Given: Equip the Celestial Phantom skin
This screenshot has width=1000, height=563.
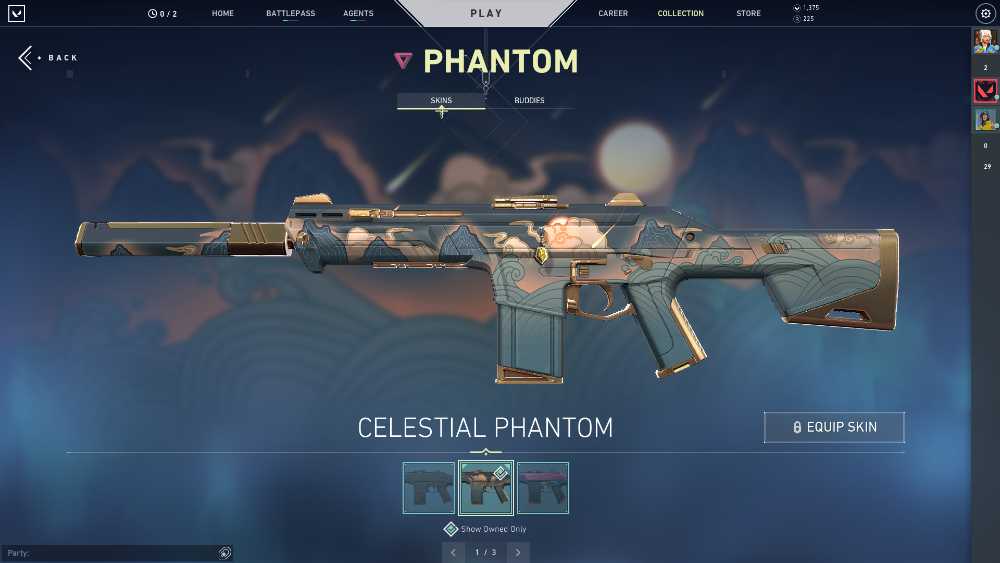Looking at the screenshot, I should coord(834,427).
